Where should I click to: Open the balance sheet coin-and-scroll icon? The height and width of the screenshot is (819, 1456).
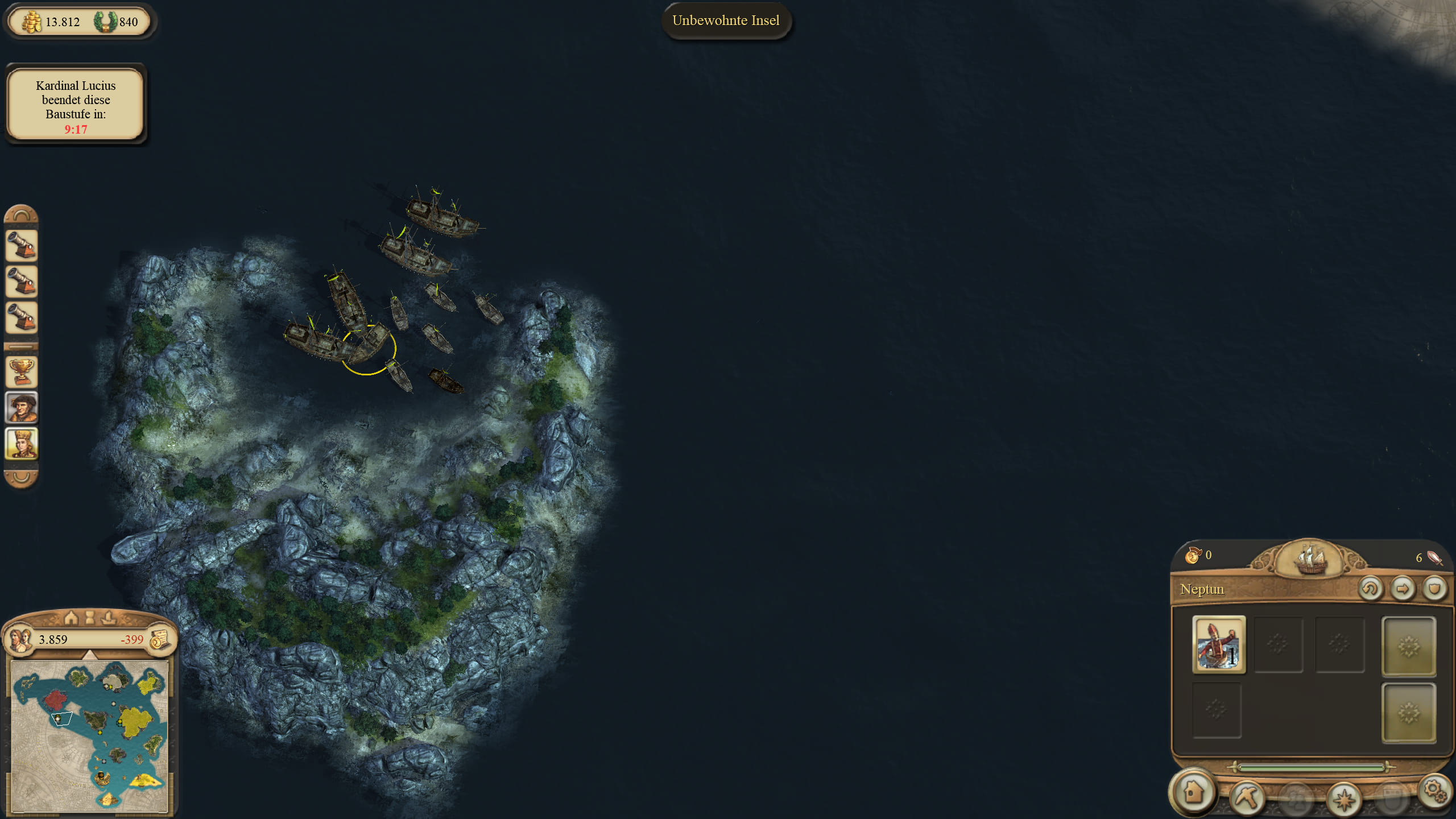(160, 639)
